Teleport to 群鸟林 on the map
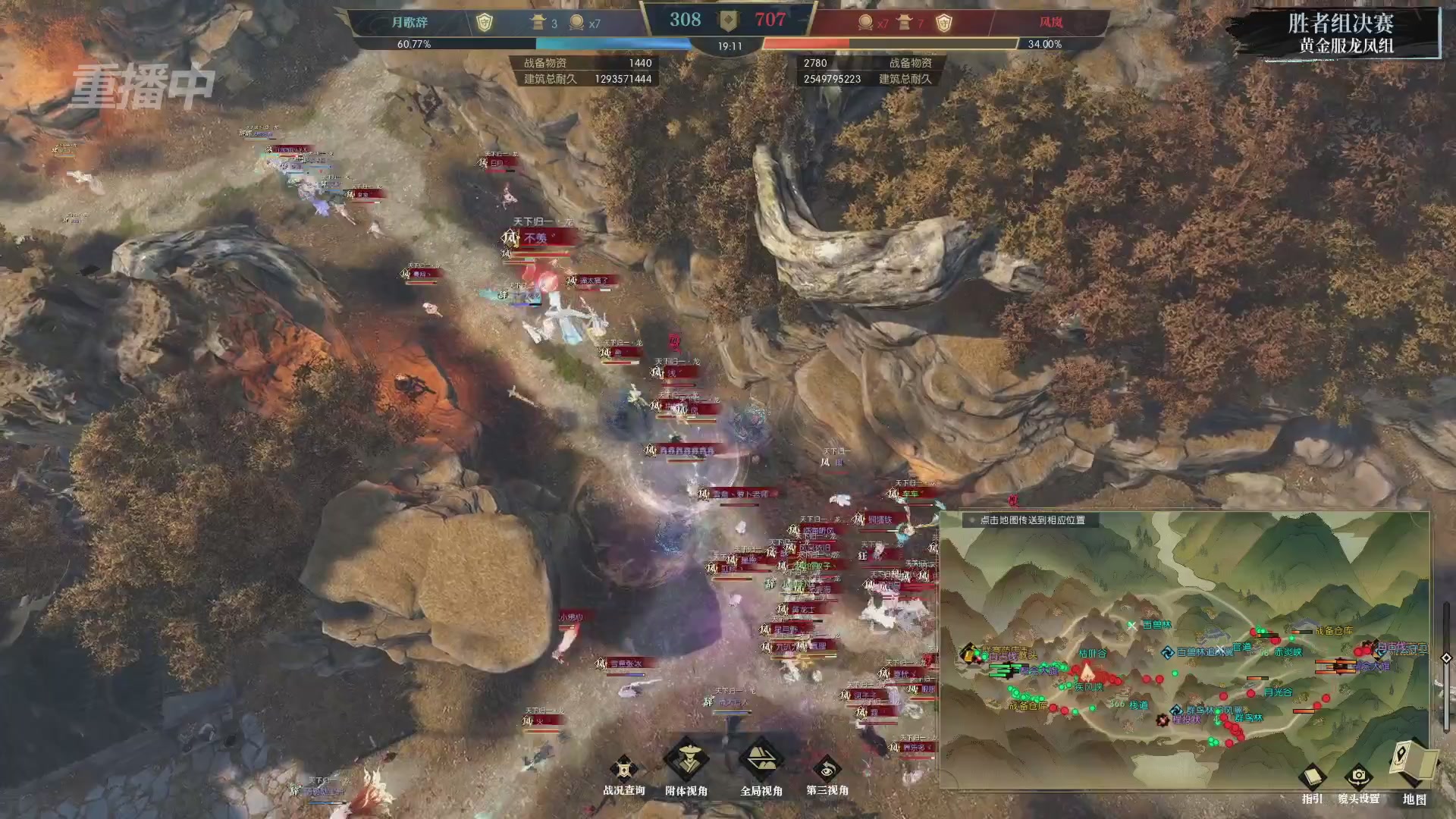Screen dimensions: 1456x819 (x=1249, y=717)
